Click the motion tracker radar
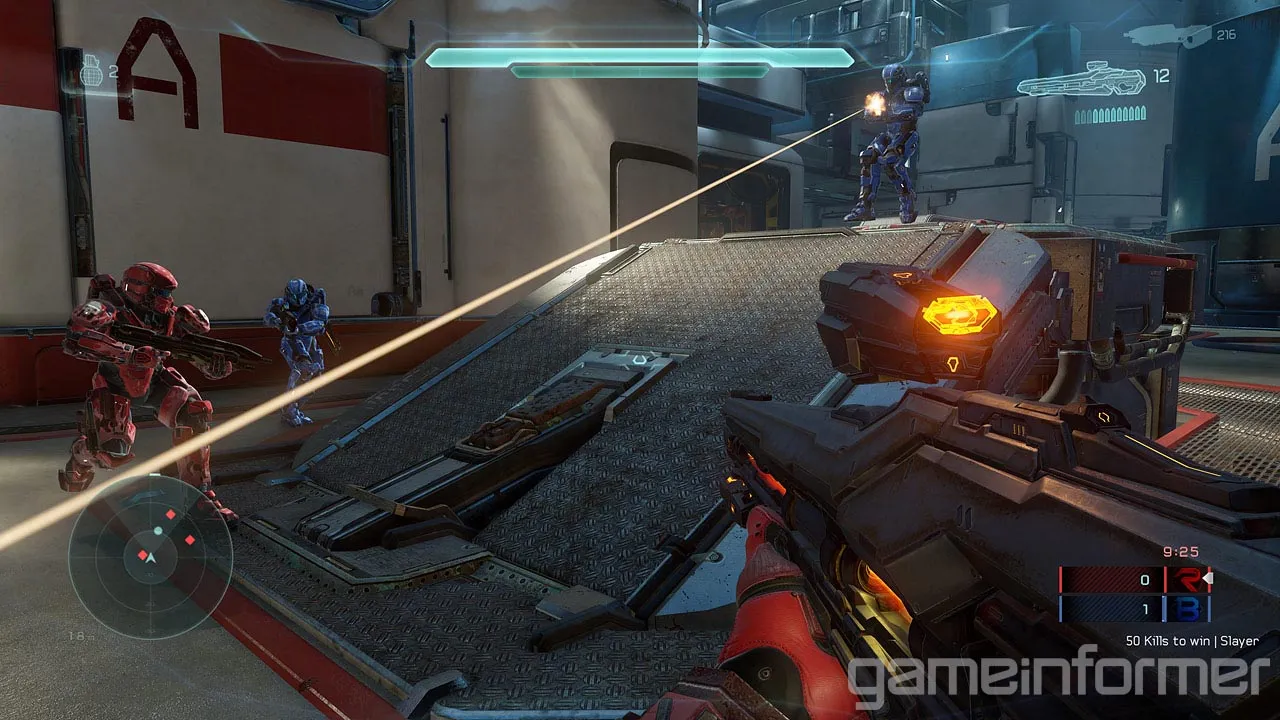 (151, 556)
